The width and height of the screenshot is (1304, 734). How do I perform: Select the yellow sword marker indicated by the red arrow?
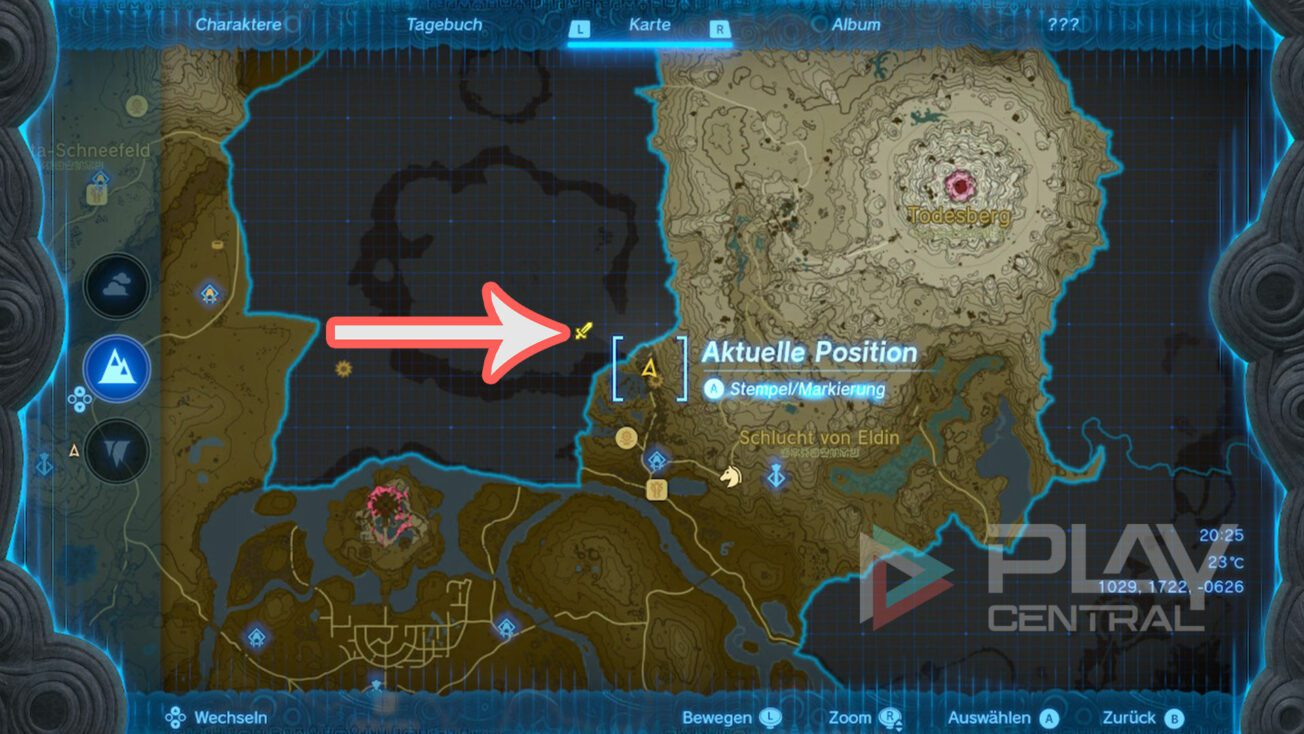584,329
